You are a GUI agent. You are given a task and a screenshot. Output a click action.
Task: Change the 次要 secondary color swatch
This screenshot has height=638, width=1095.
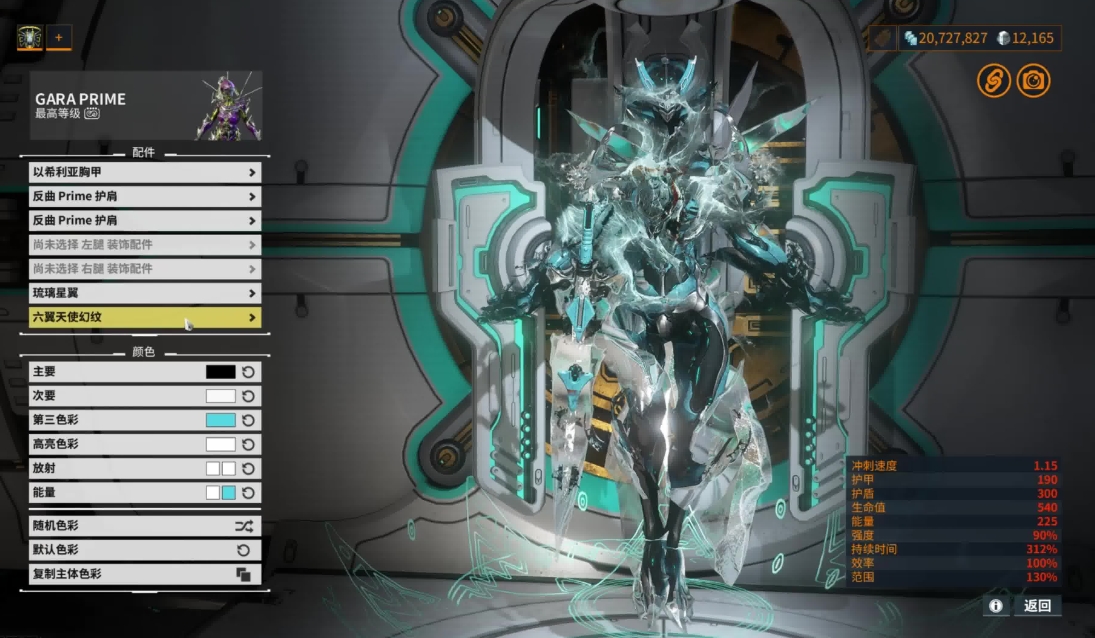(x=220, y=396)
